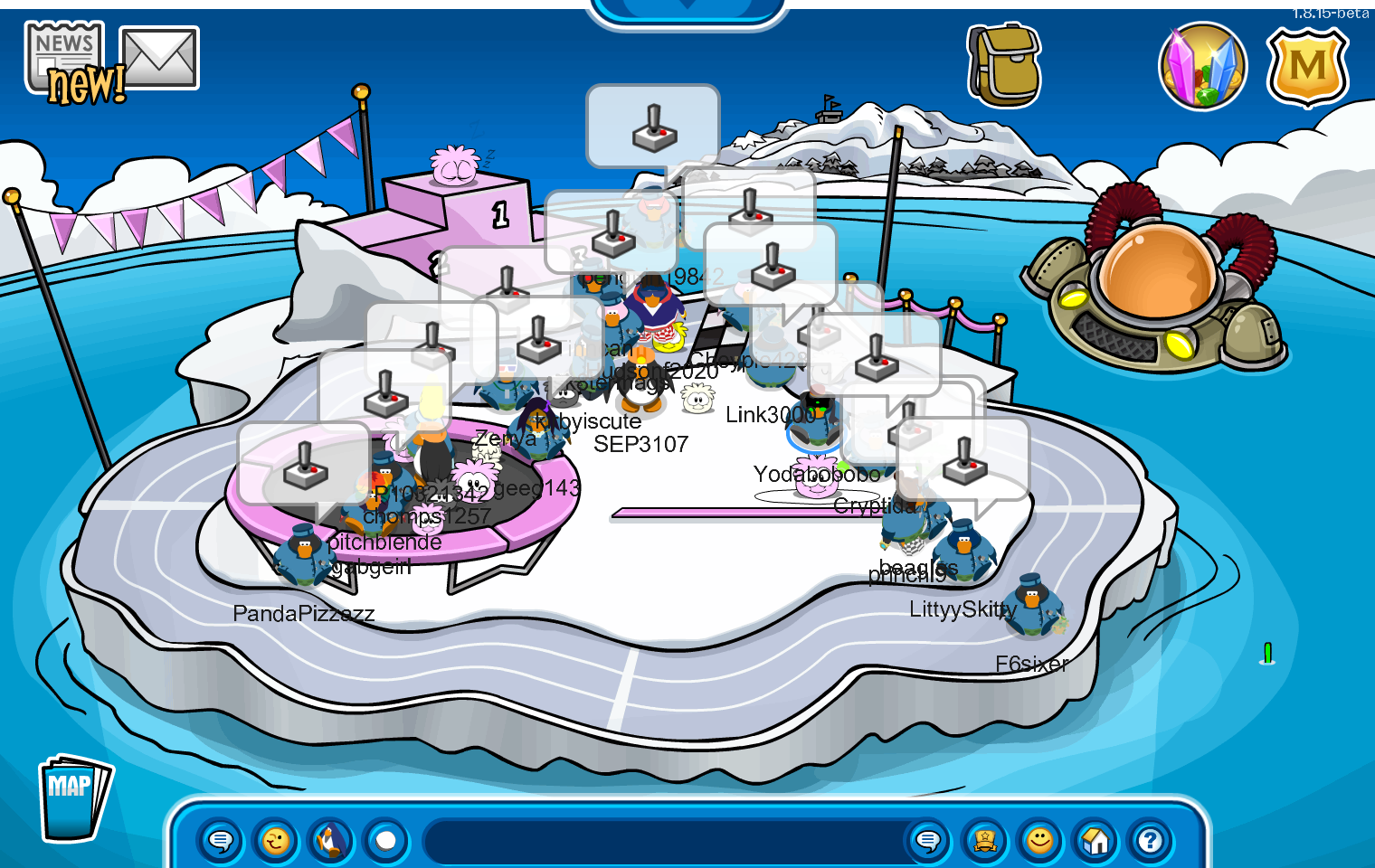Viewport: 1375px width, 868px height.
Task: Open the backpack inventory
Action: tap(1004, 66)
